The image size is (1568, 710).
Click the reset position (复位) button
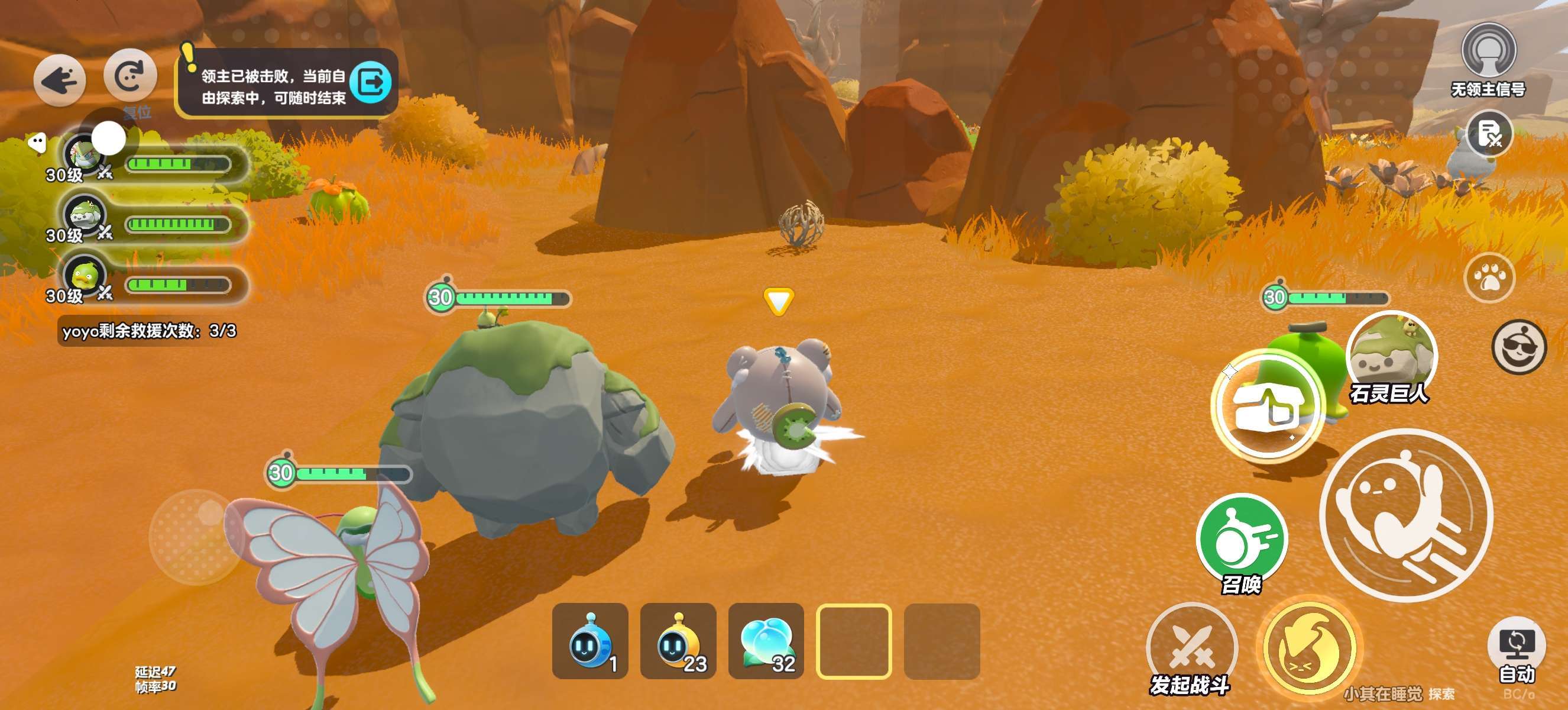(130, 76)
